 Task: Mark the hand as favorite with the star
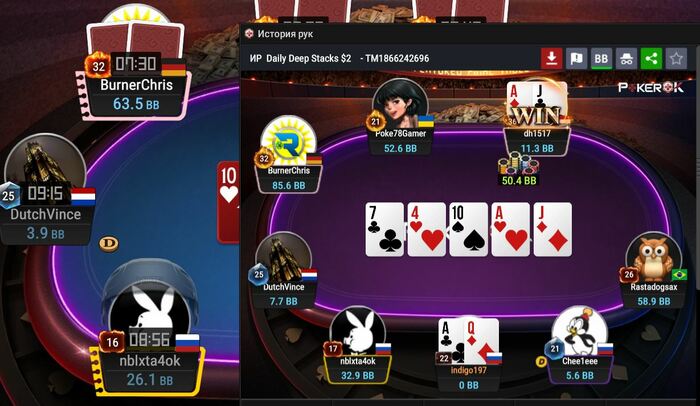pyautogui.click(x=676, y=59)
